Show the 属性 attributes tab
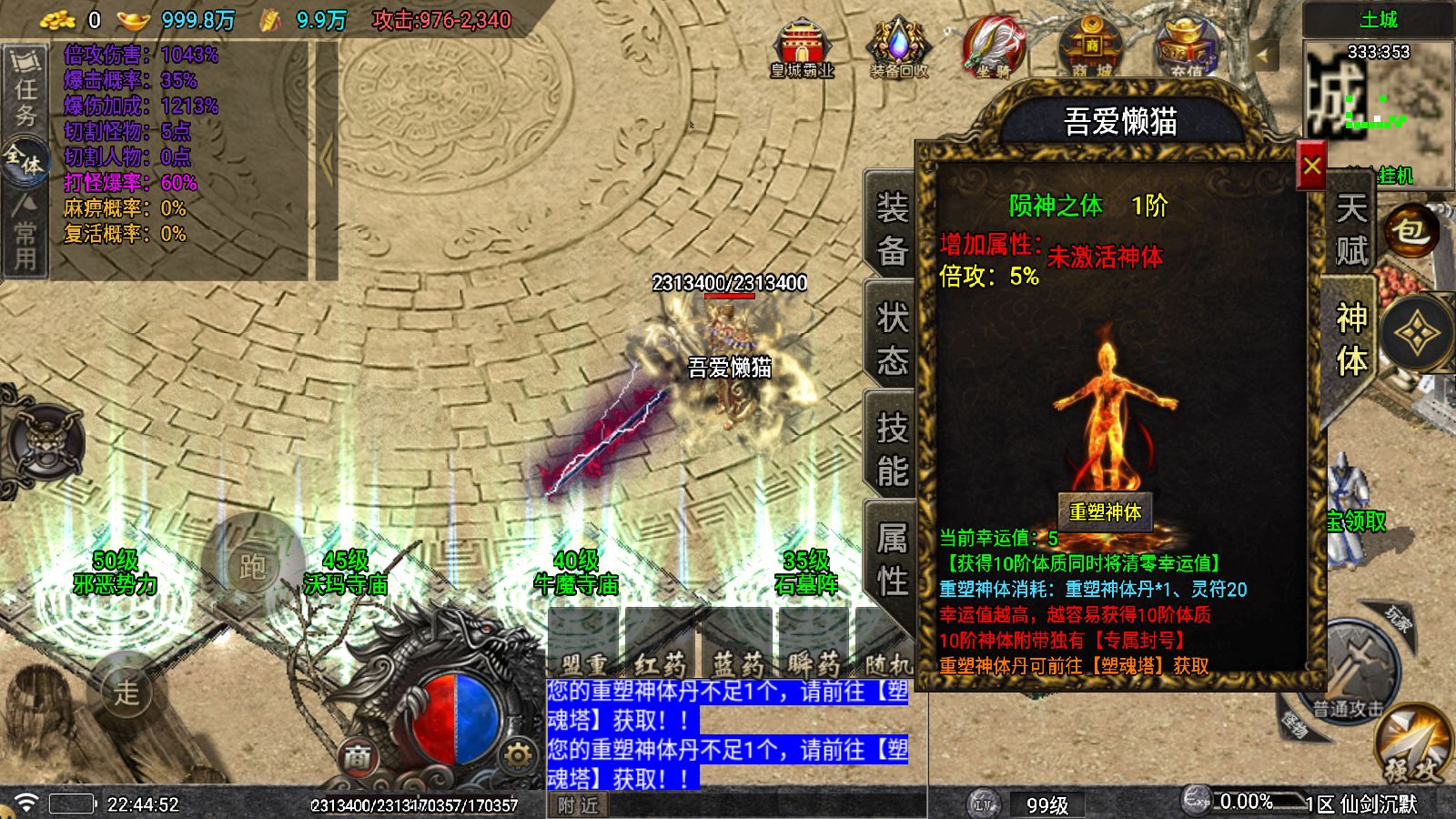This screenshot has height=819, width=1456. (892, 559)
